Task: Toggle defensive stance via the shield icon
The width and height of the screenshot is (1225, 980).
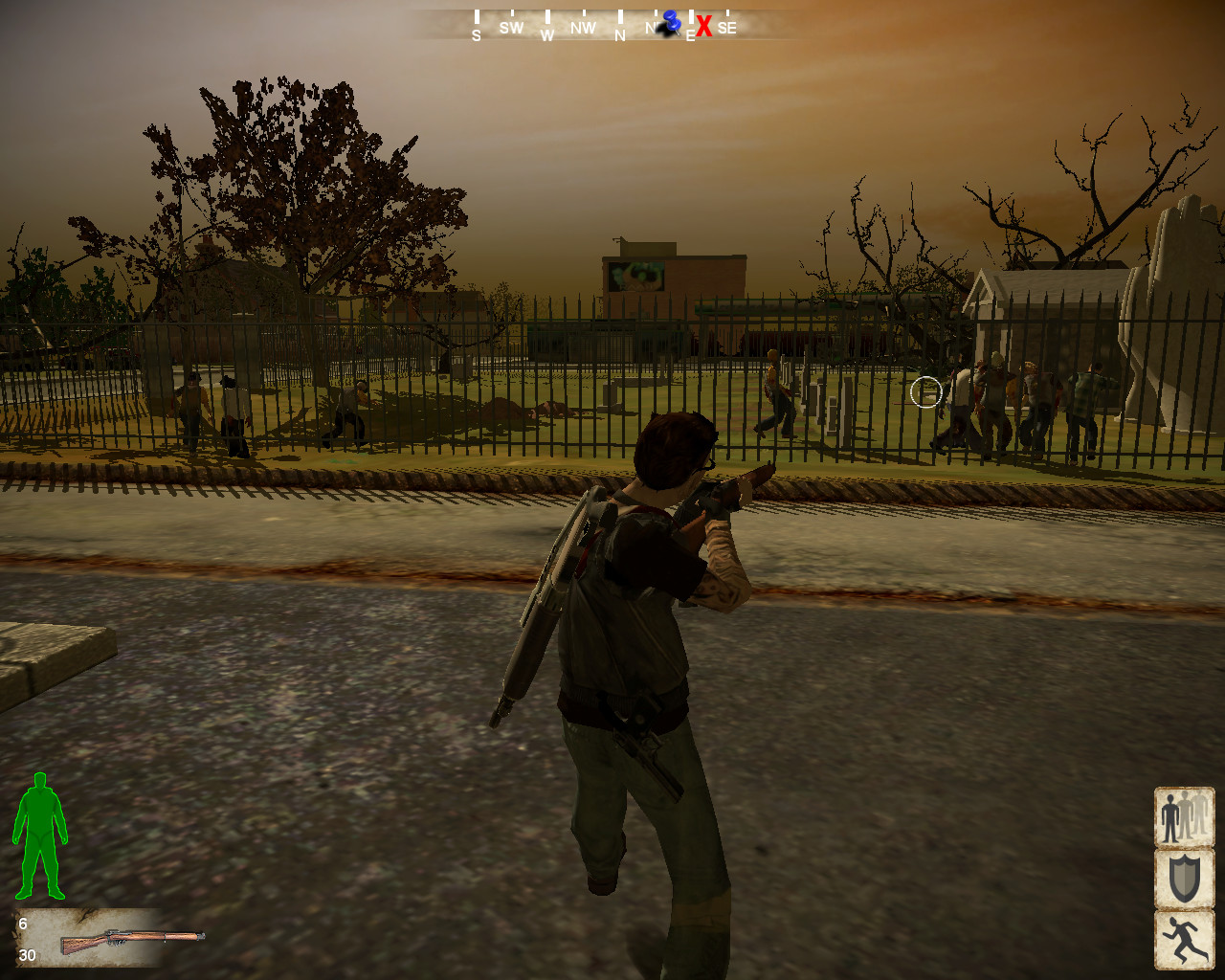Action: click(1184, 879)
